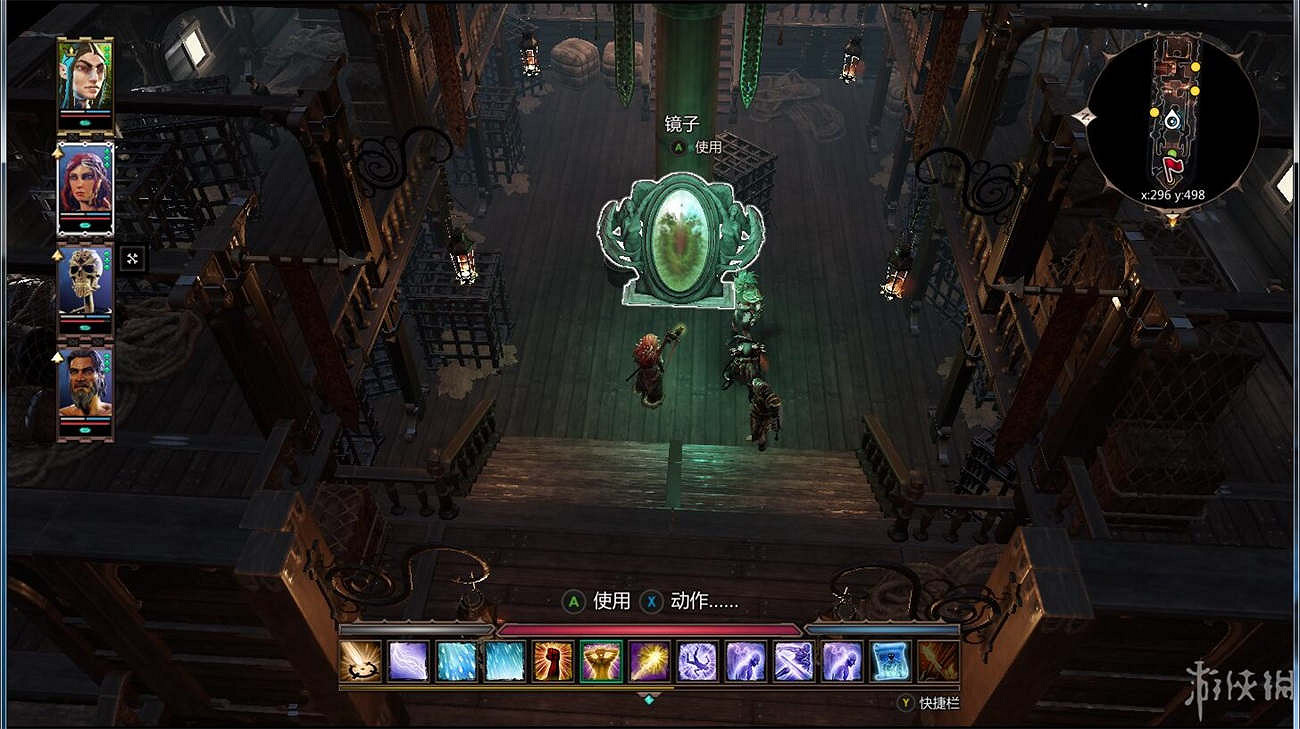
Task: Select the elf party member portrait
Action: pyautogui.click(x=85, y=76)
